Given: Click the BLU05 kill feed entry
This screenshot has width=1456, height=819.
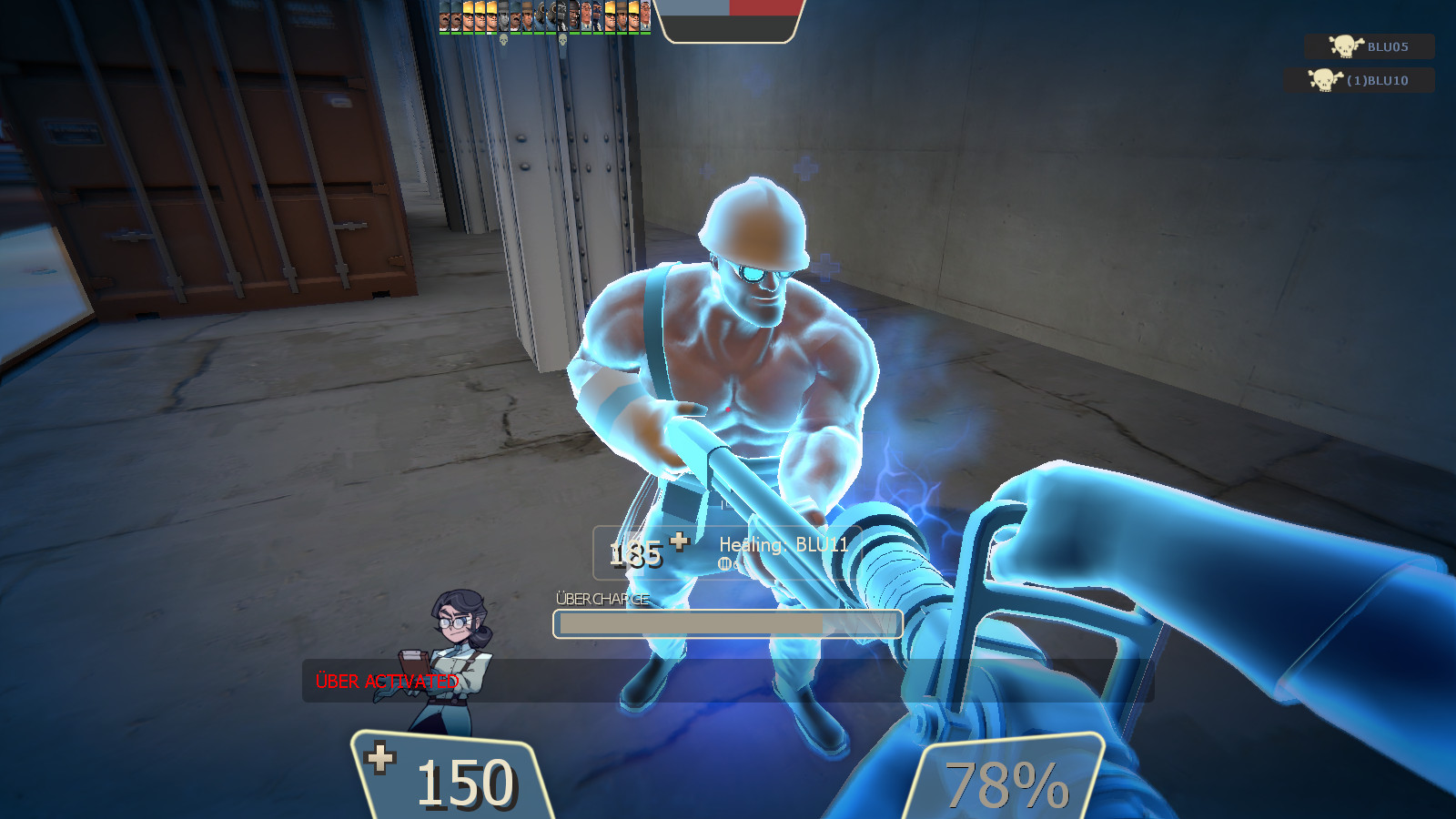Looking at the screenshot, I should (x=1370, y=47).
